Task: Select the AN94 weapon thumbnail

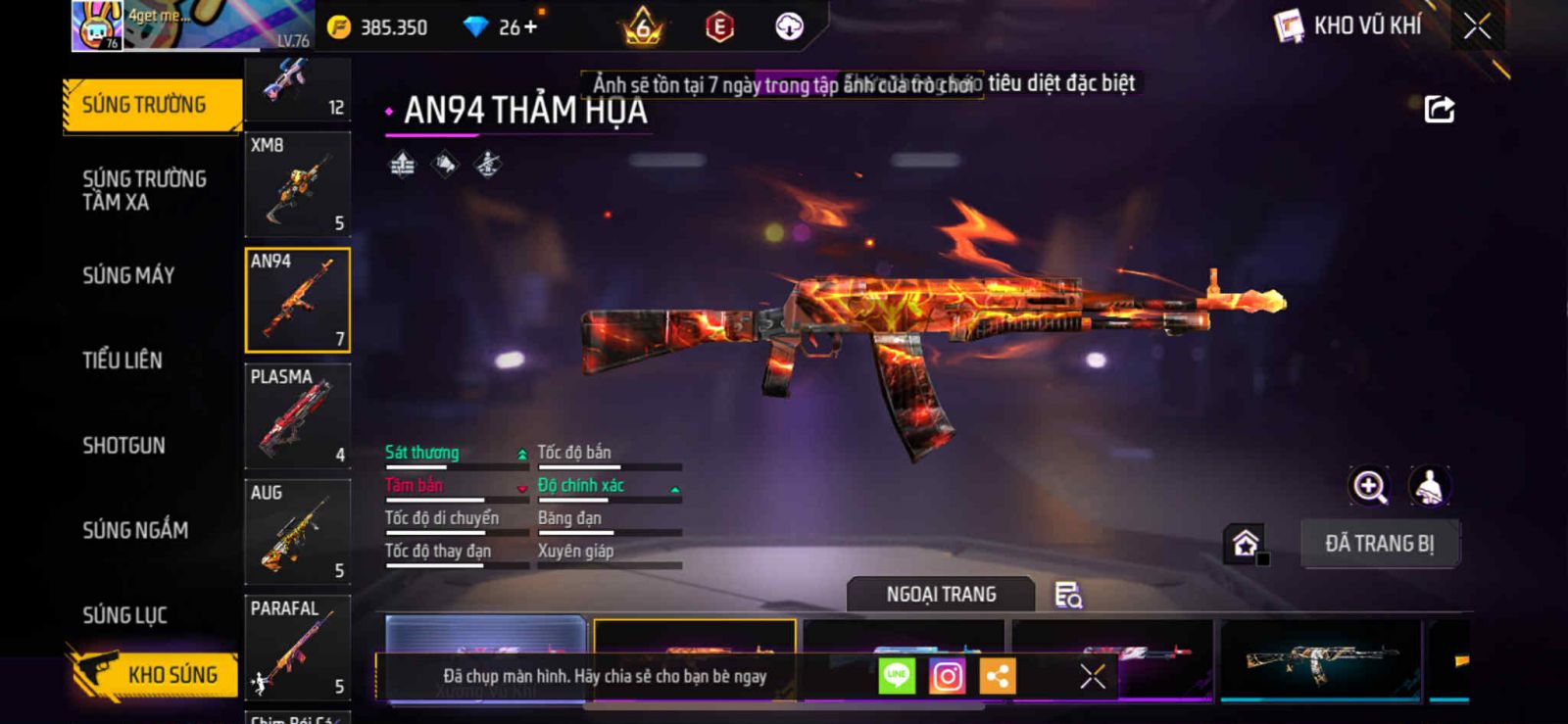Action: tap(297, 300)
